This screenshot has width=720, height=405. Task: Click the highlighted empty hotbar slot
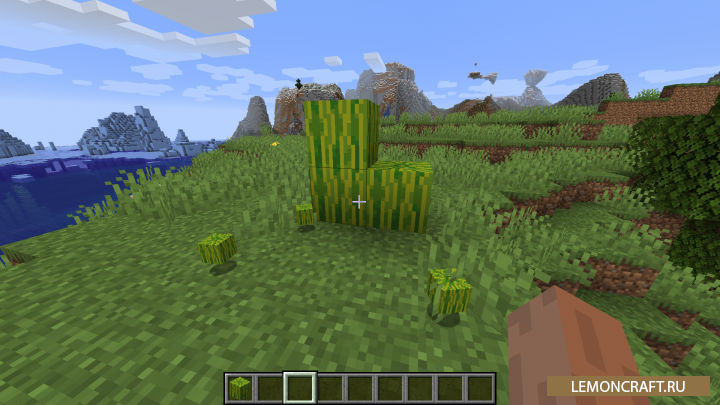coord(300,387)
